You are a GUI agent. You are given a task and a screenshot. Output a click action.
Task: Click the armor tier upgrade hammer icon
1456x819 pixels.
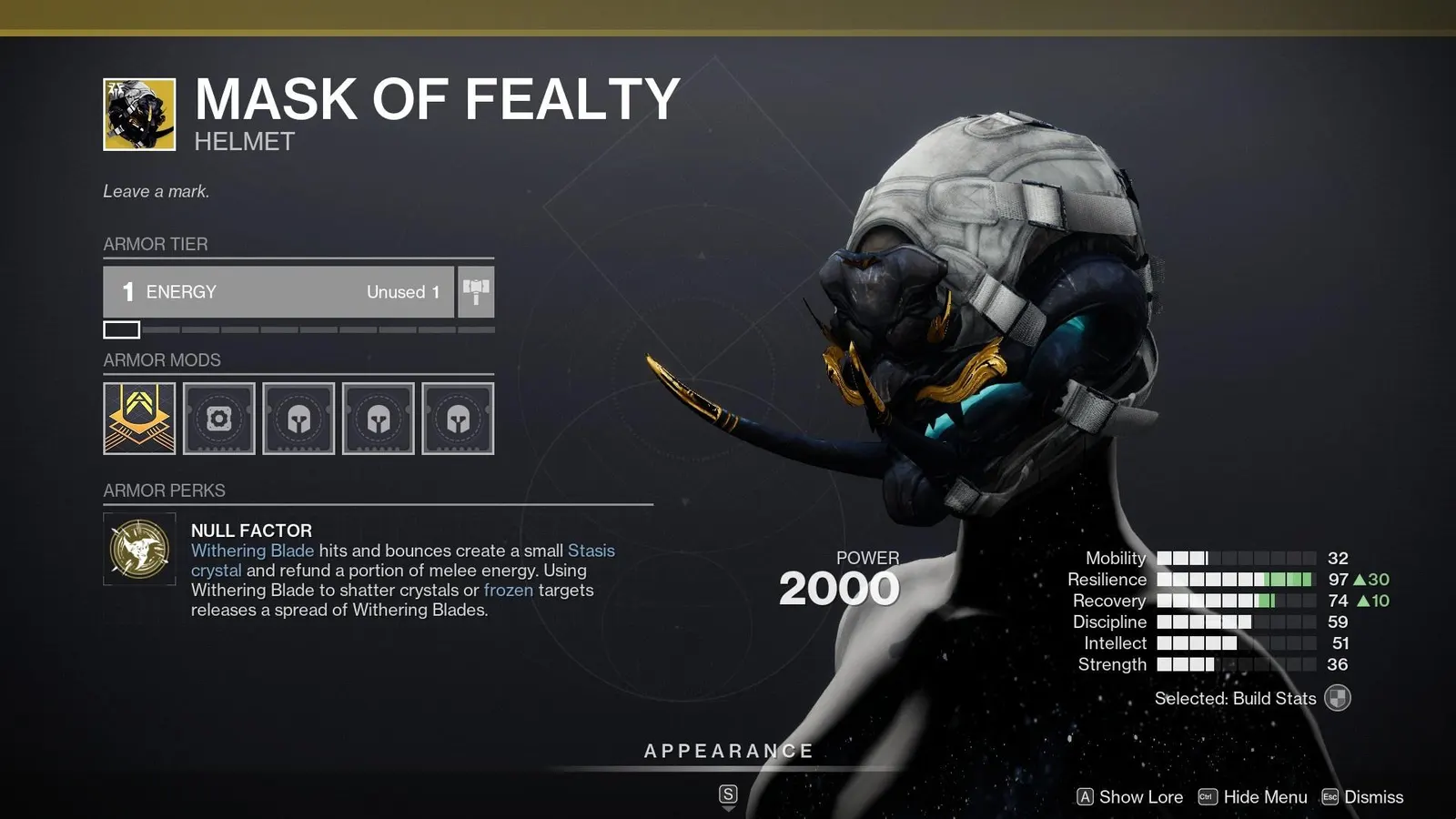click(475, 291)
